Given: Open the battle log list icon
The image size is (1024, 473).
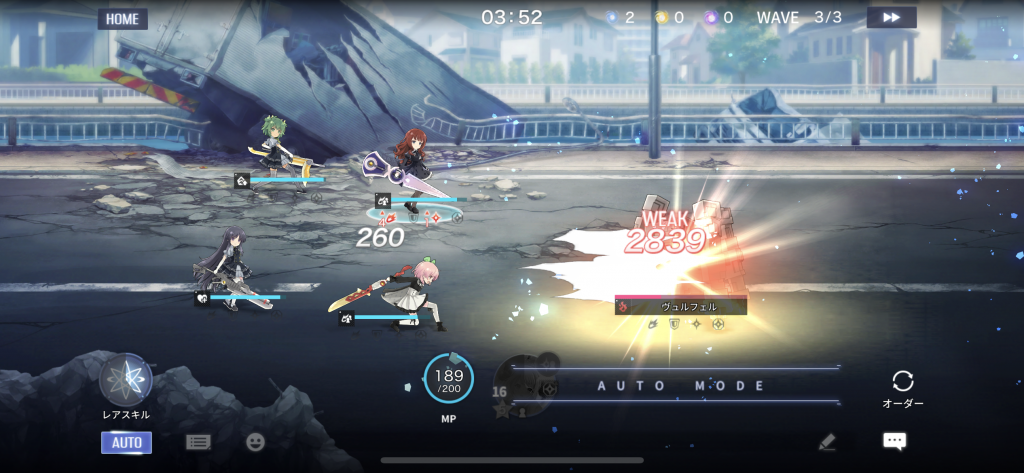Looking at the screenshot, I should [x=198, y=442].
